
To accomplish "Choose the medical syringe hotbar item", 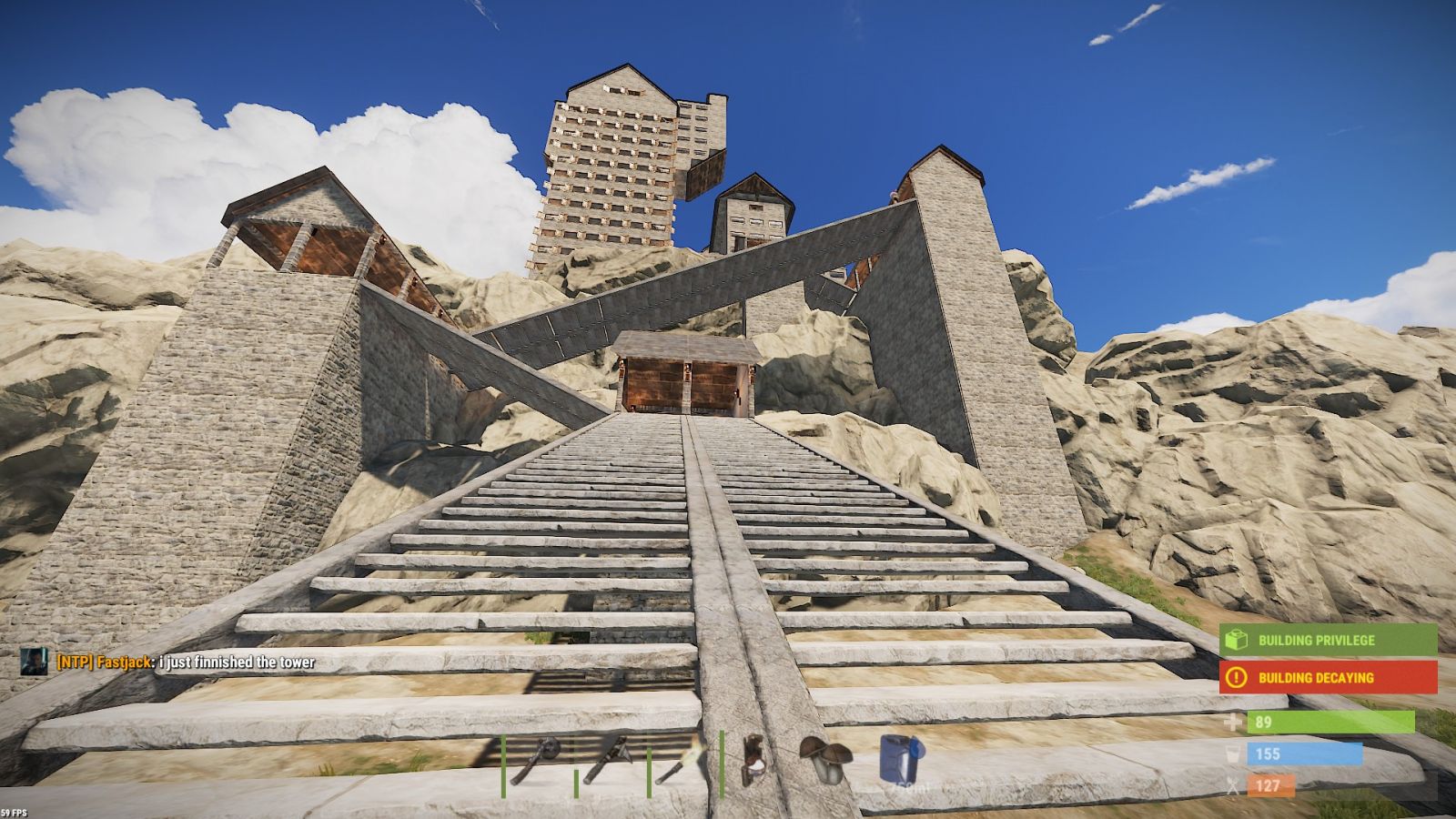I will [x=753, y=761].
